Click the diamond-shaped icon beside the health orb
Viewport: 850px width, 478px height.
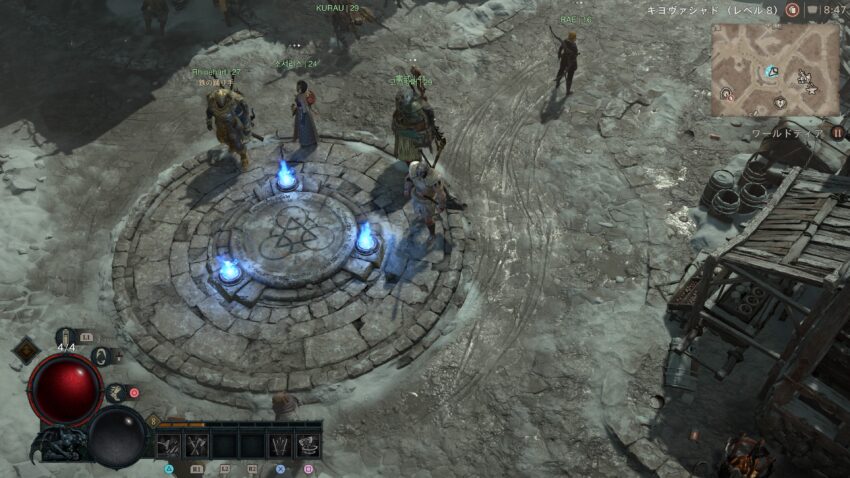[x=26, y=351]
